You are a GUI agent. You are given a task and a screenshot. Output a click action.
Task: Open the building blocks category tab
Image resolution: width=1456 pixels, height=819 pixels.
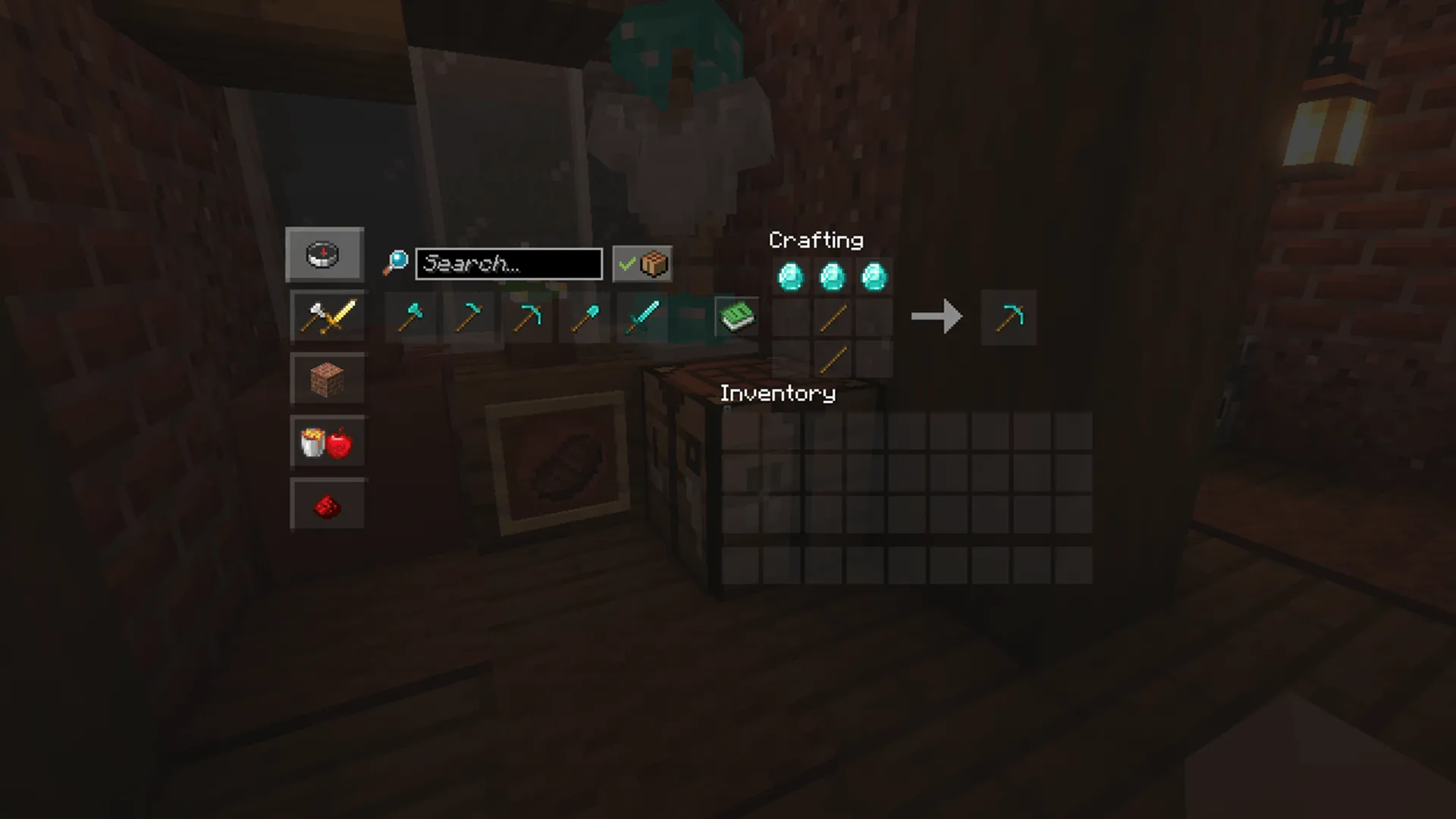click(328, 378)
